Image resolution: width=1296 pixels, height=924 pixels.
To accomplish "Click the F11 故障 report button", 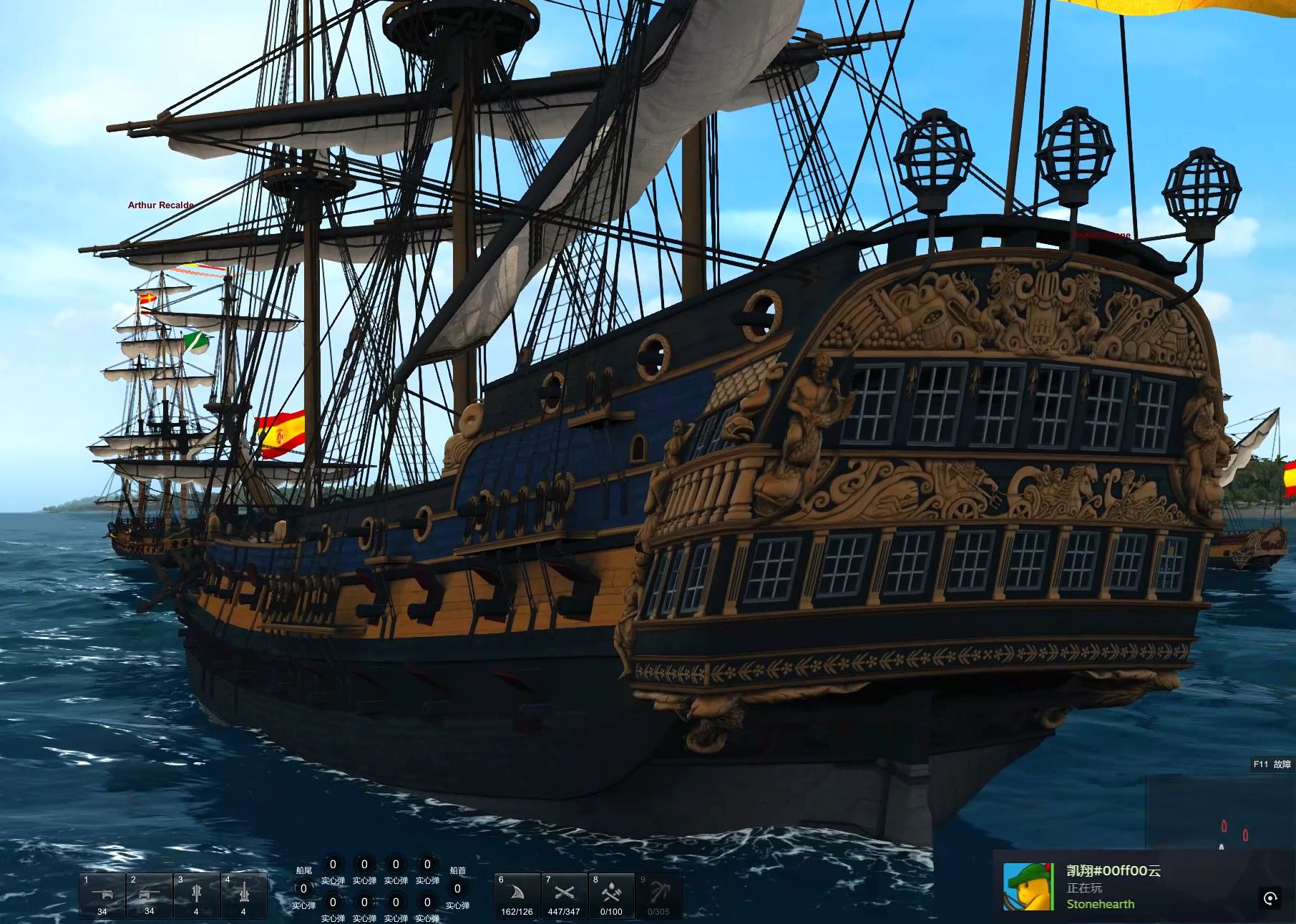I will (1272, 764).
